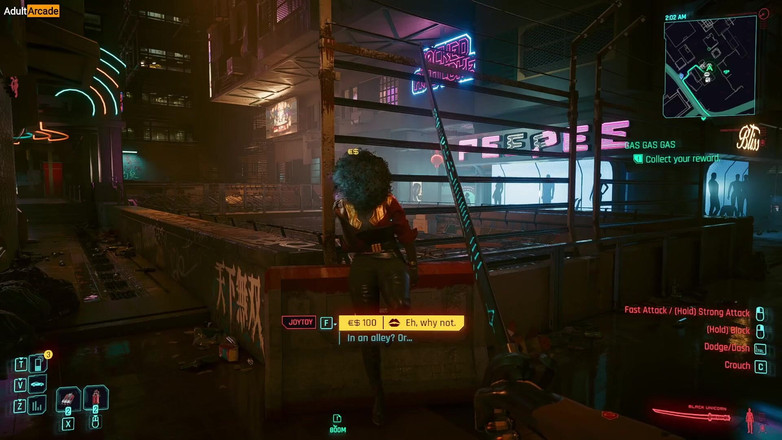The image size is (782, 440).
Task: Open the phone icon with notification badge
Action: 38,364
